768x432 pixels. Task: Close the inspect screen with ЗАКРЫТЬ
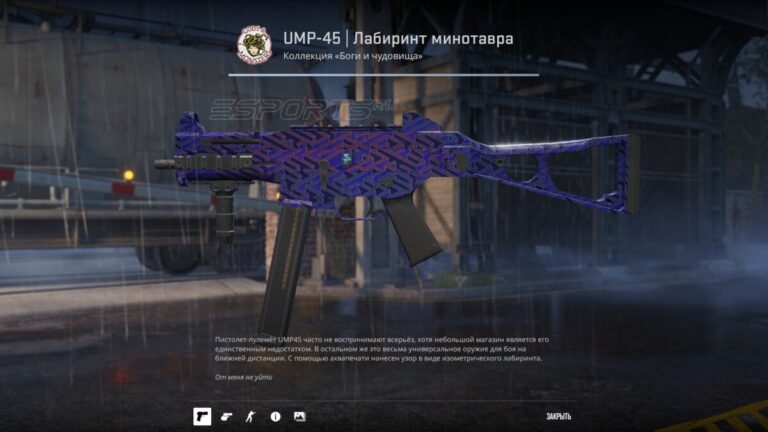[x=558, y=416]
